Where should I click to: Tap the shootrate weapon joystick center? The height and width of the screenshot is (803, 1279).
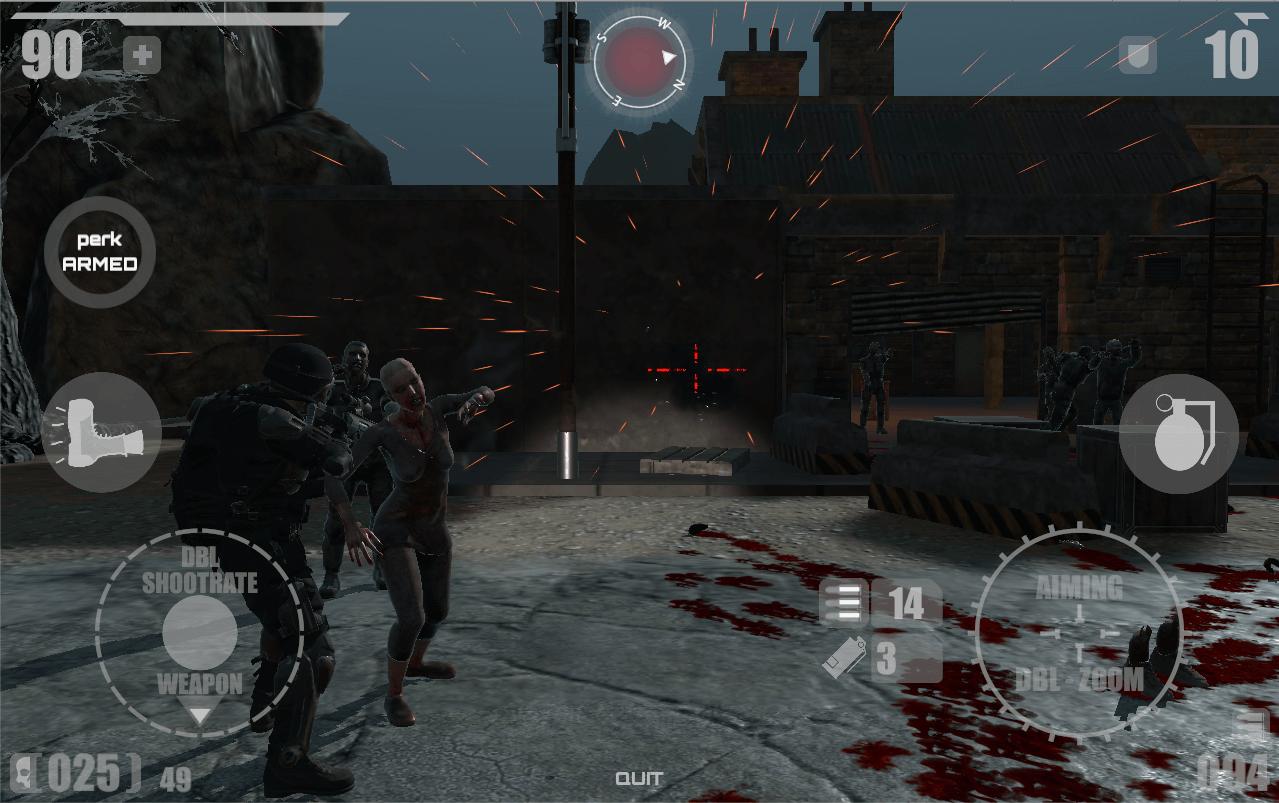pyautogui.click(x=200, y=633)
